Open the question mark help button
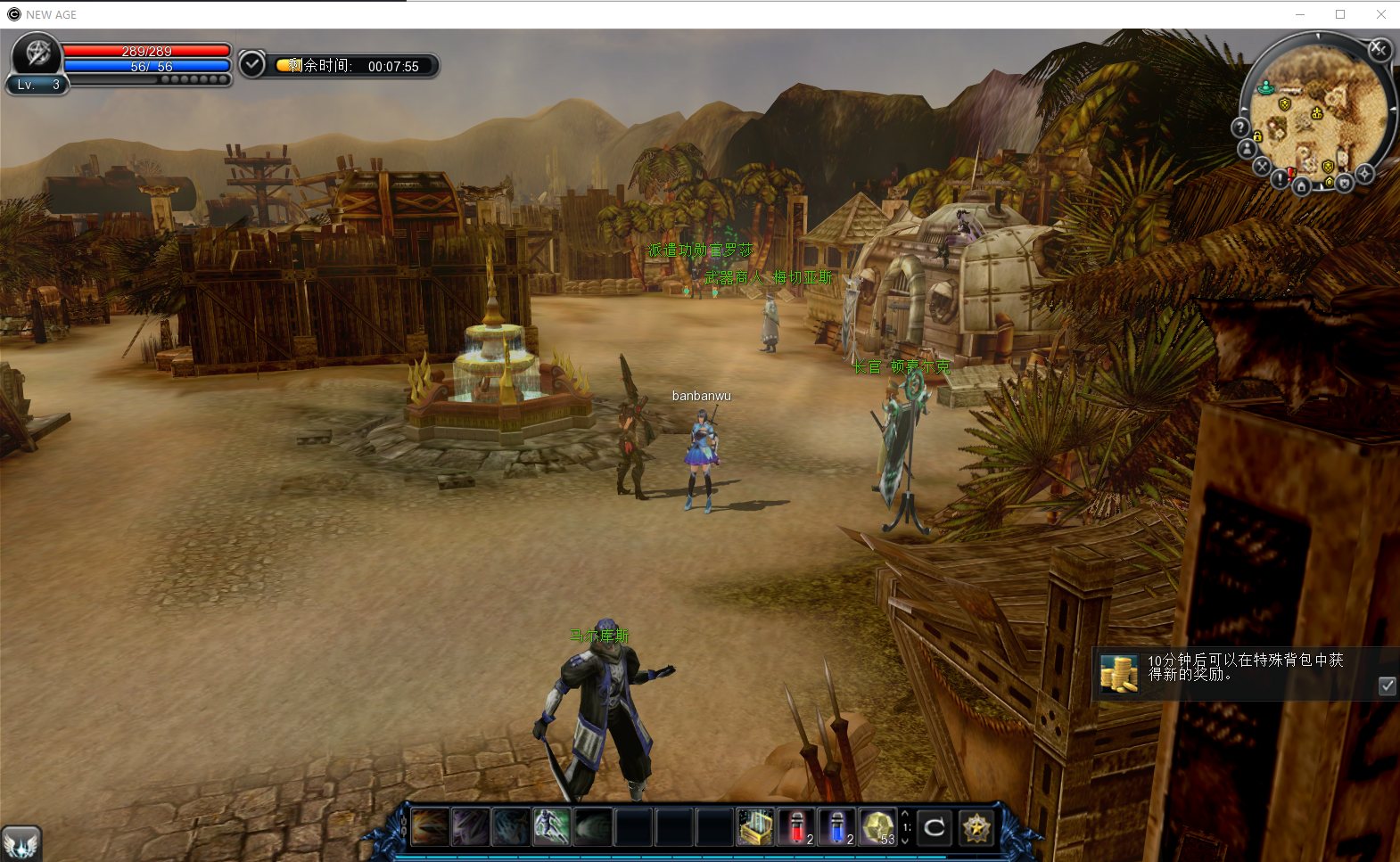The height and width of the screenshot is (862, 1400). (1240, 127)
